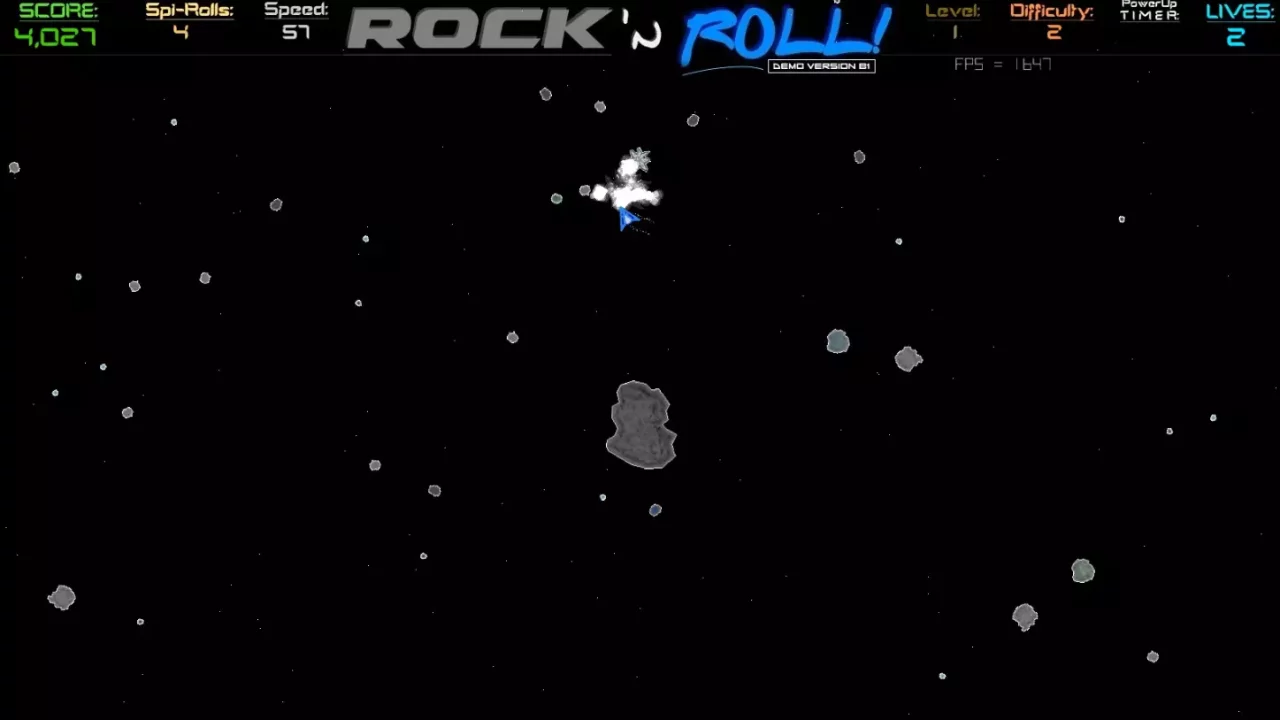This screenshot has width=1280, height=720.
Task: Toggle the PowerUp TIMER indicator
Action: (1148, 12)
